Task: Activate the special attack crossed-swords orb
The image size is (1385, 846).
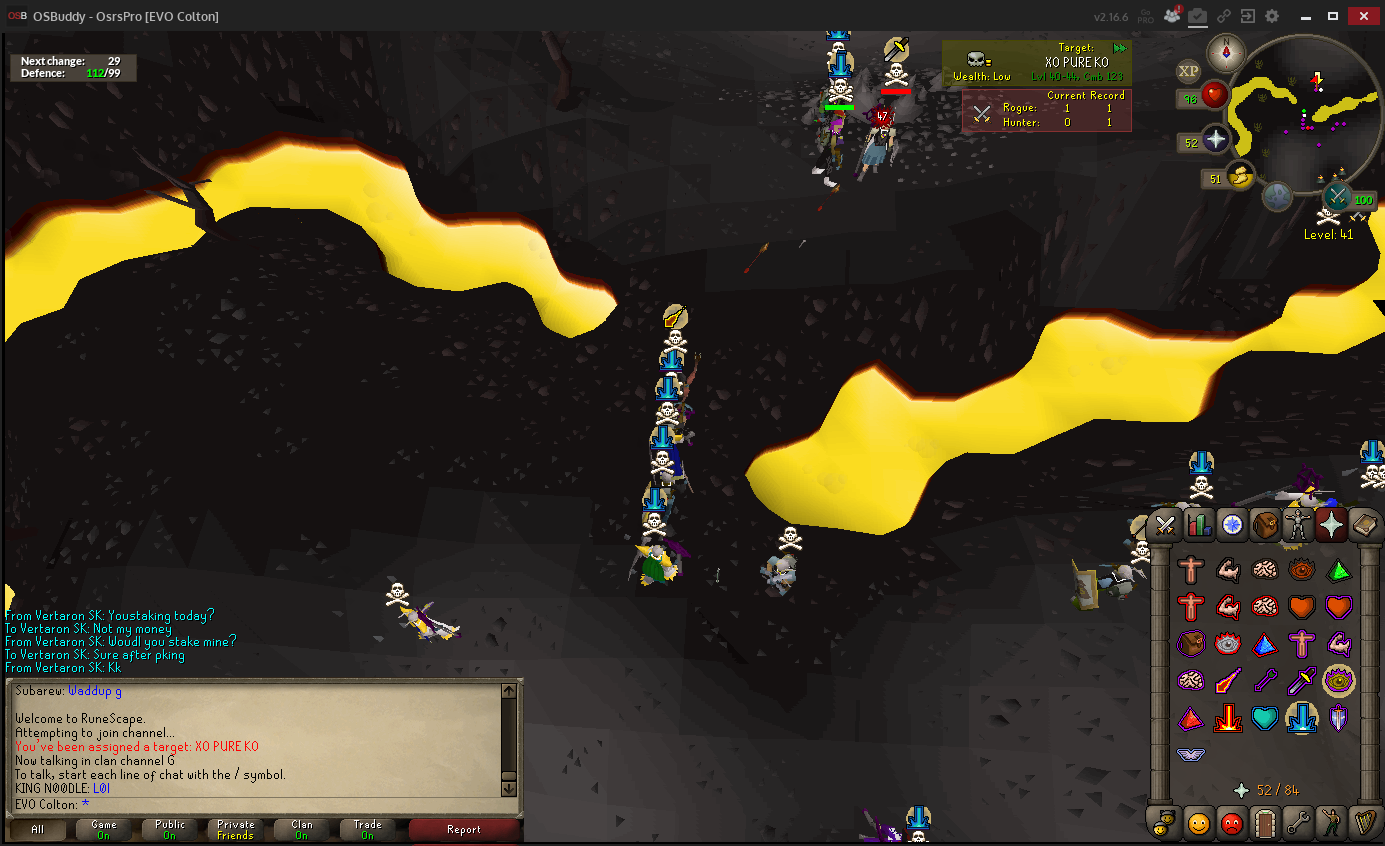Action: click(x=1337, y=196)
